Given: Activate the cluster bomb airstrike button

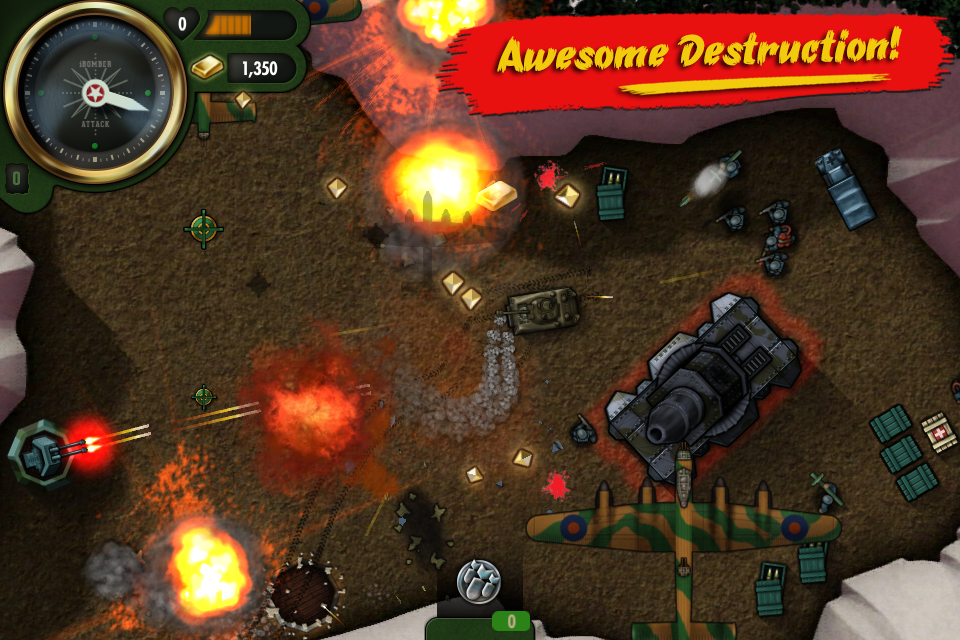Looking at the screenshot, I should (x=478, y=581).
